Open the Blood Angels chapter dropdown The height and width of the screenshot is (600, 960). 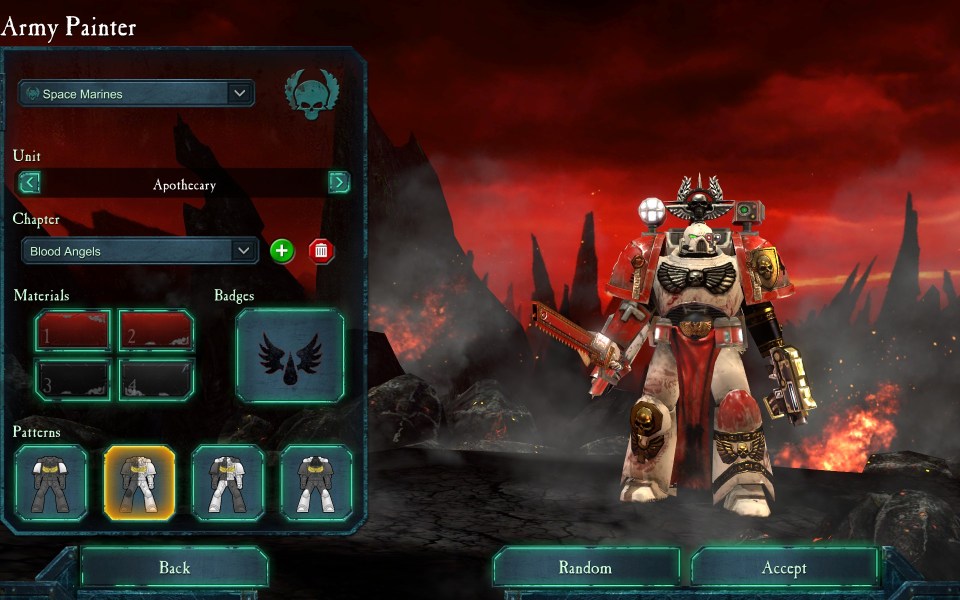click(141, 251)
